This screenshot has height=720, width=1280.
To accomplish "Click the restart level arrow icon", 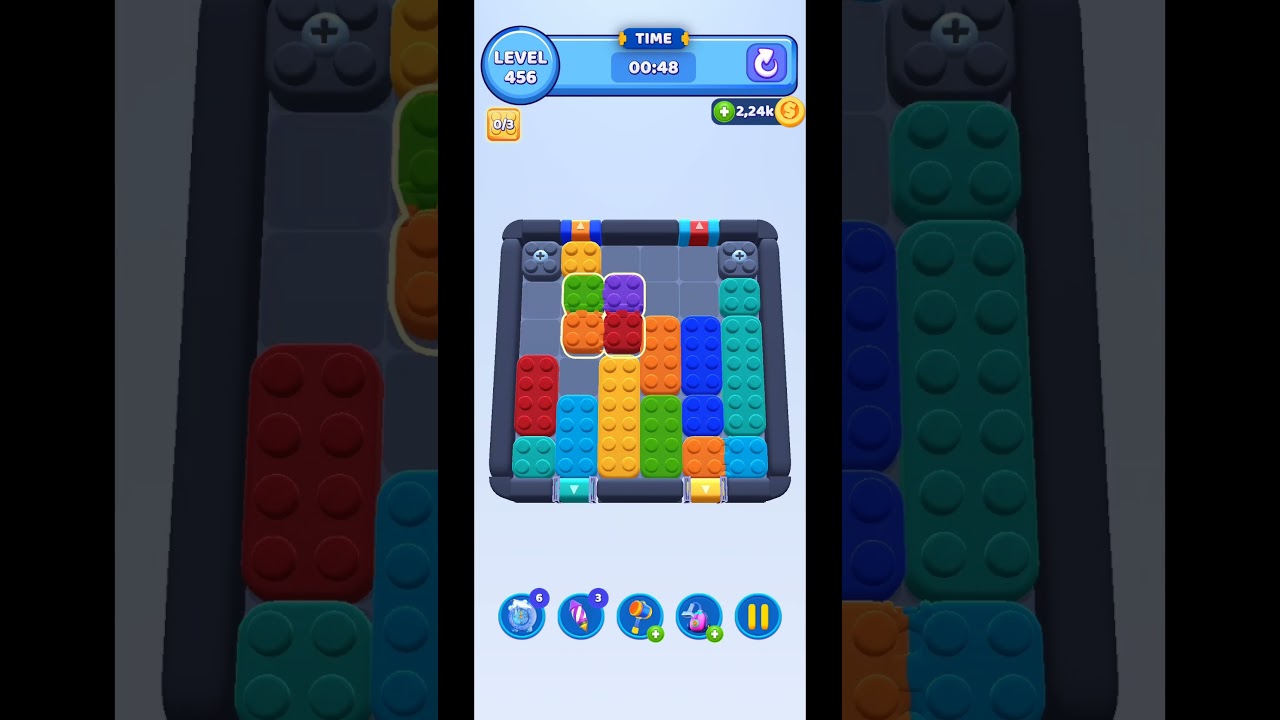I will point(765,63).
